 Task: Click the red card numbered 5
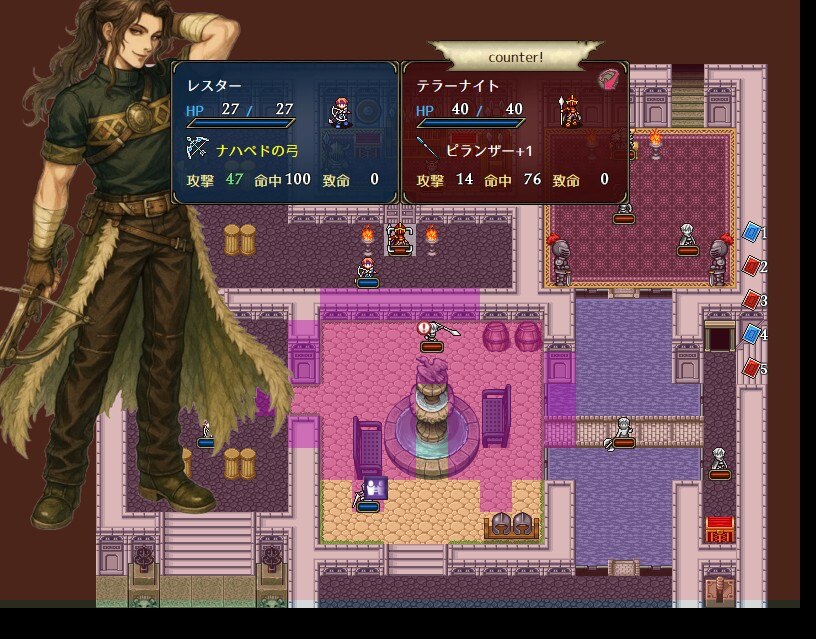pyautogui.click(x=752, y=368)
